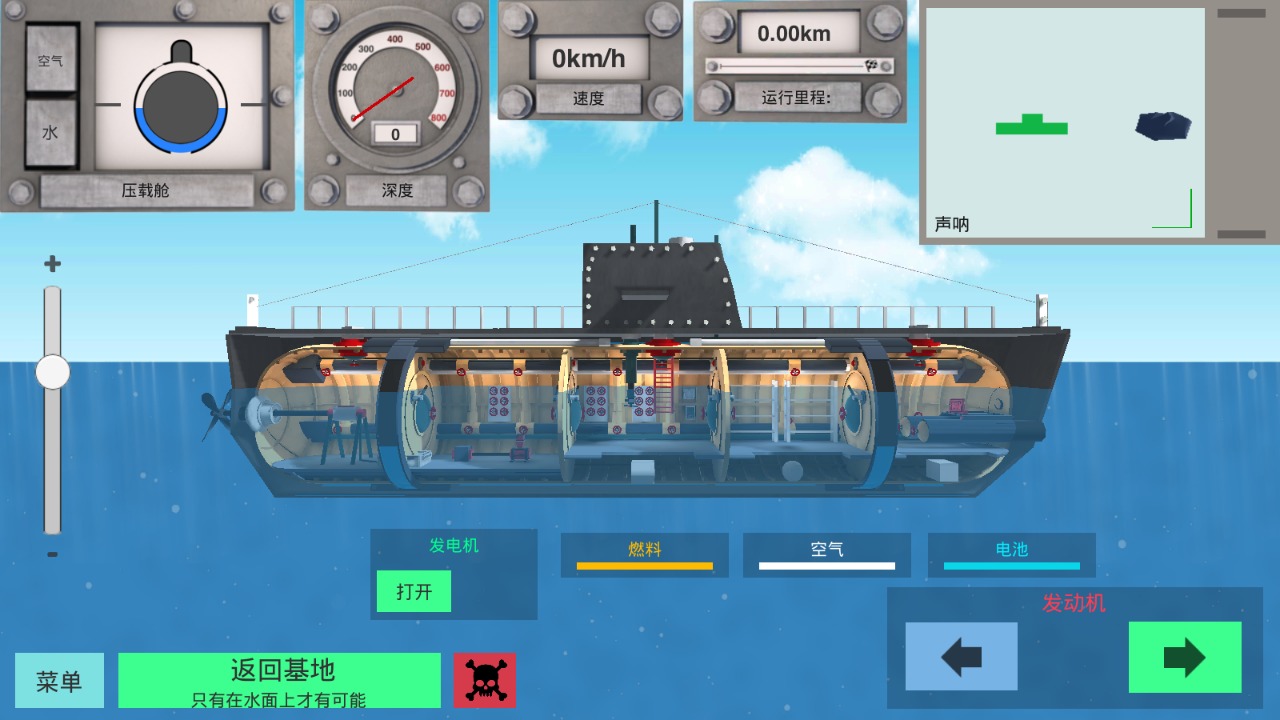Image resolution: width=1280 pixels, height=720 pixels.
Task: Click the 0km/h speed display
Action: pos(589,57)
